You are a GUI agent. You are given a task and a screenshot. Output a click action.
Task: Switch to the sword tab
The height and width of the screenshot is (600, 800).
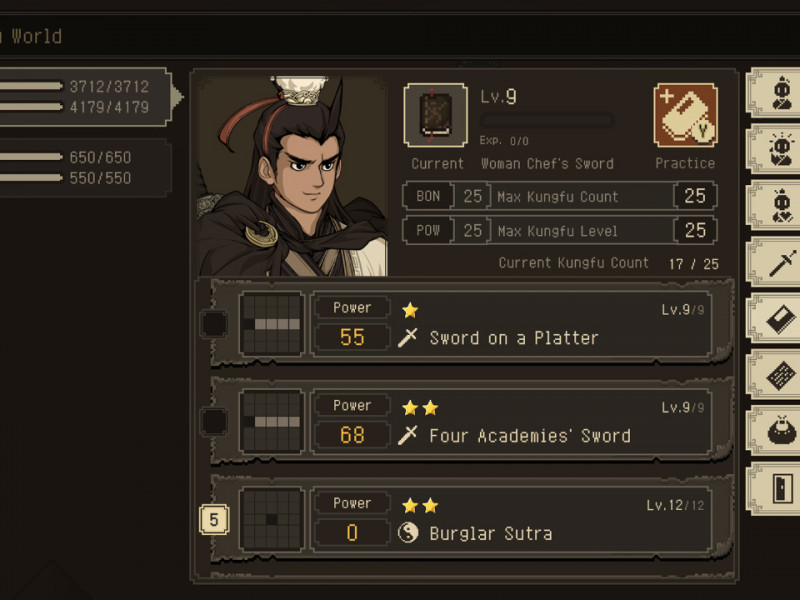tap(778, 265)
